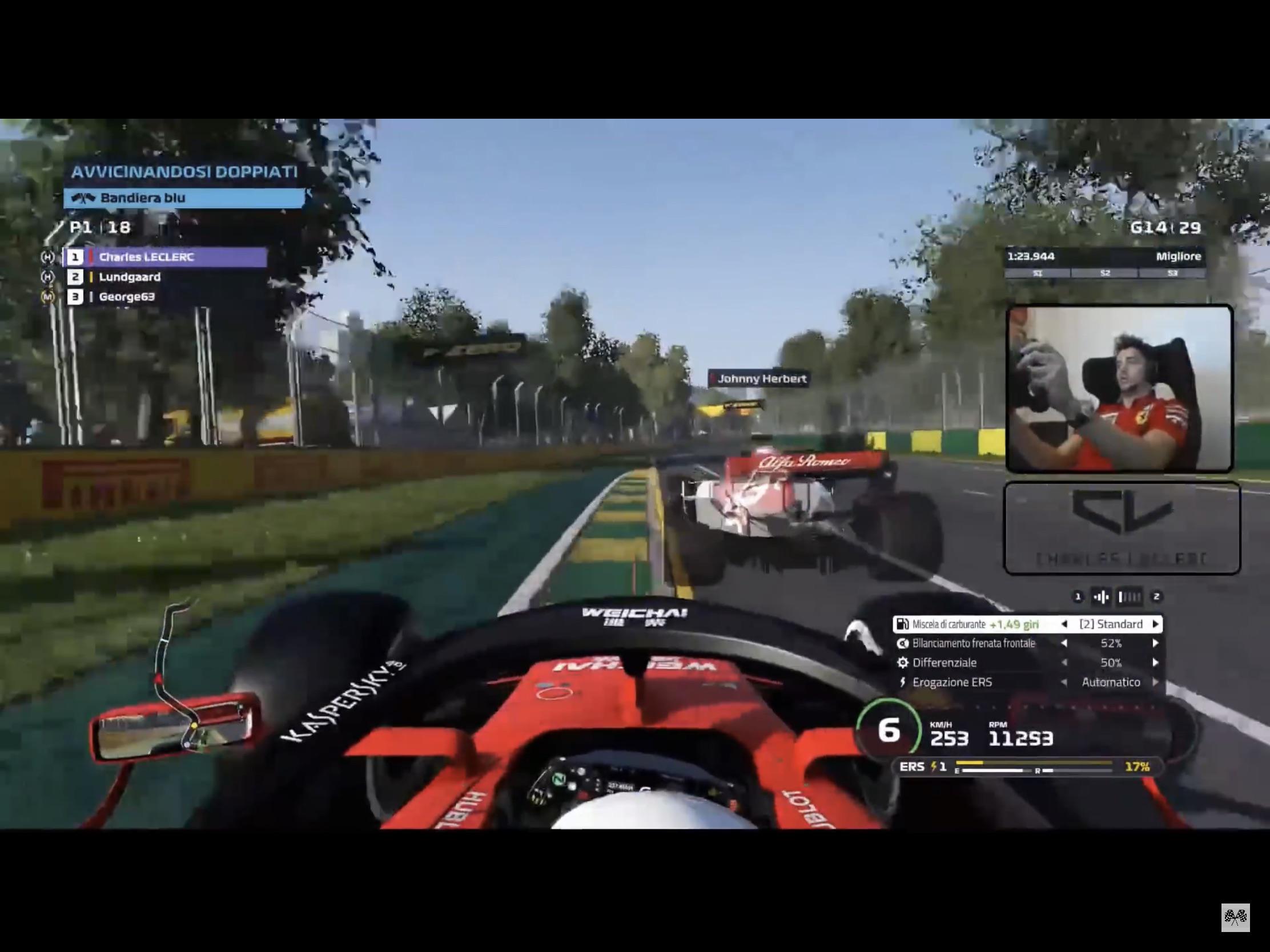Select Lundgaard in the standings list

coord(130,277)
